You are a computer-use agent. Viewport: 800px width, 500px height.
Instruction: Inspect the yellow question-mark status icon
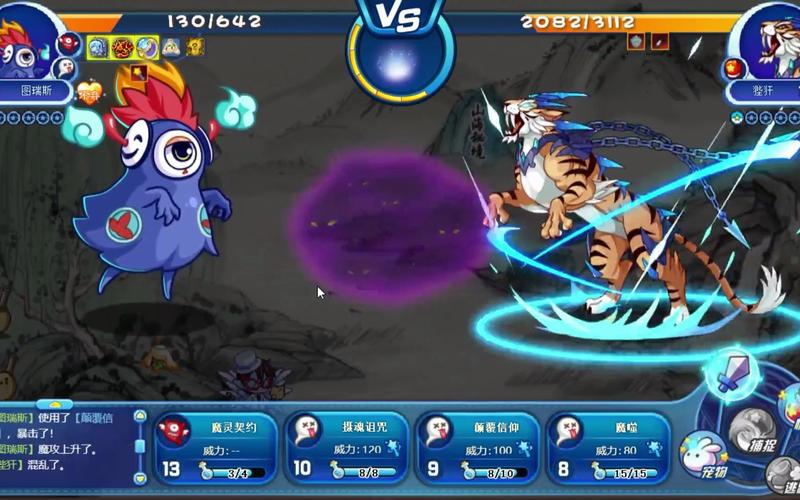(195, 47)
